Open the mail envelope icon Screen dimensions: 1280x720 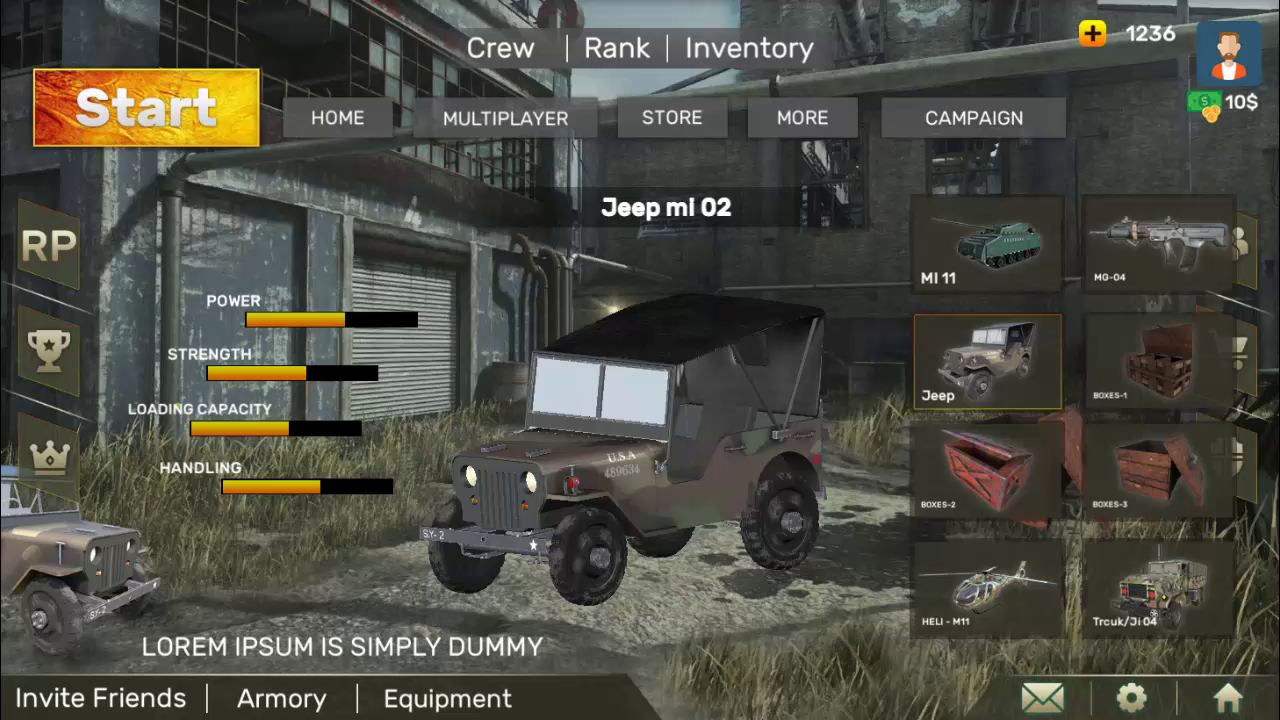[x=1042, y=697]
